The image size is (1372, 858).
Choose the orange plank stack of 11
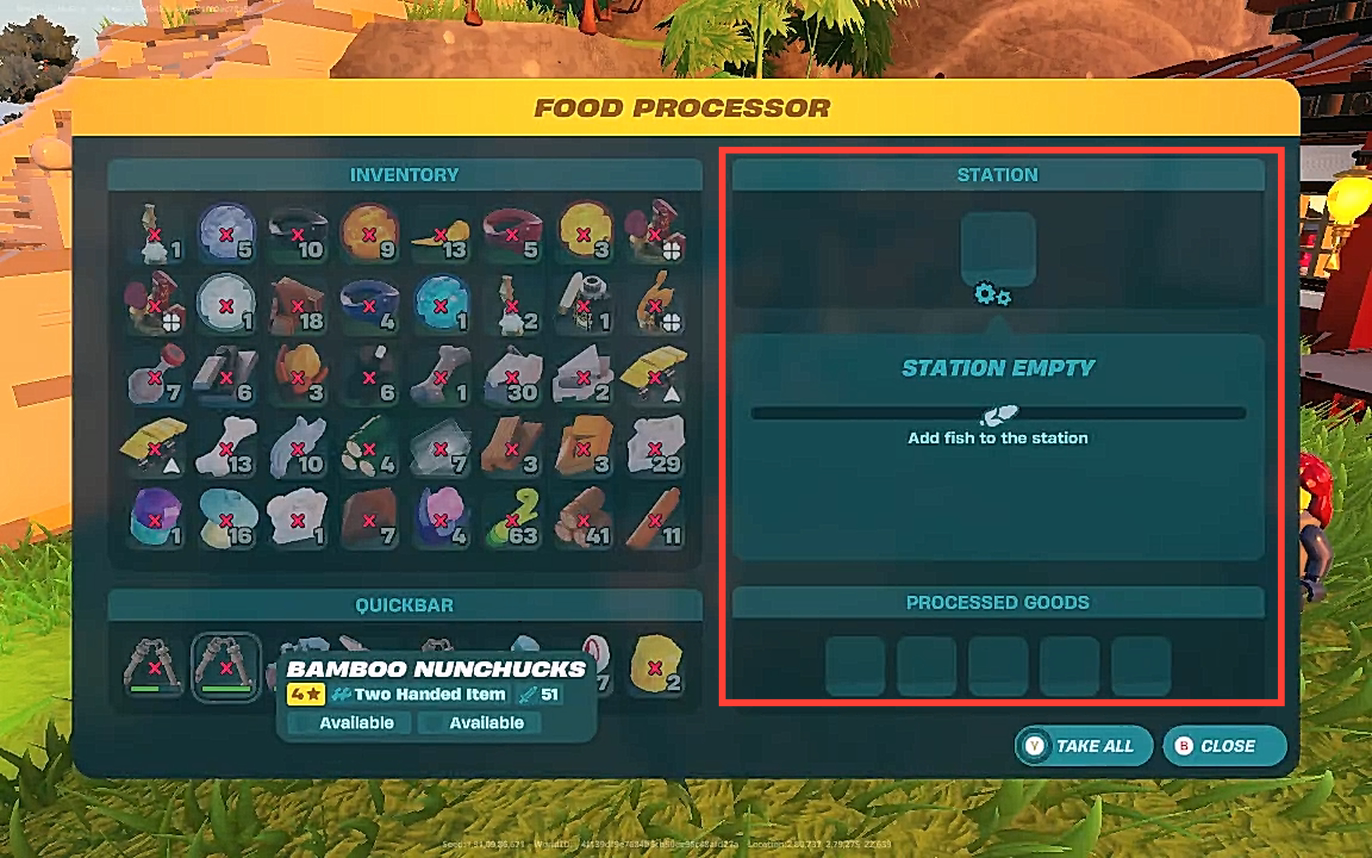(x=655, y=520)
